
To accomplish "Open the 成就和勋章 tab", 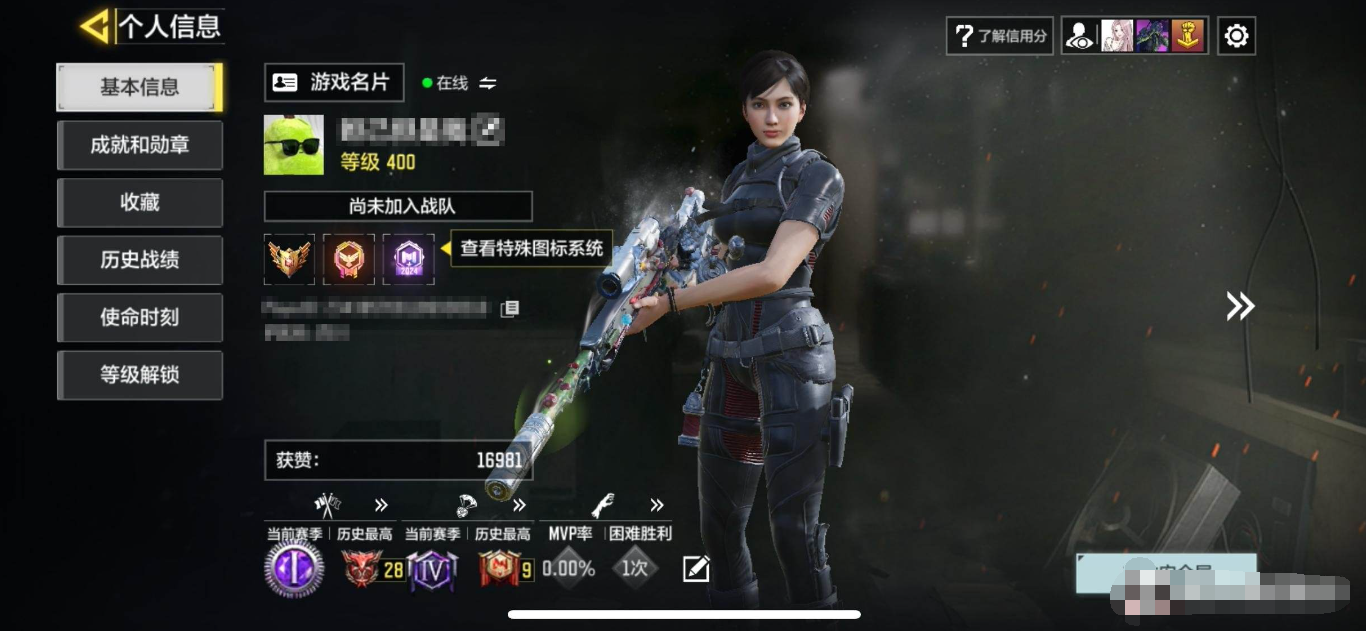I will tap(139, 146).
